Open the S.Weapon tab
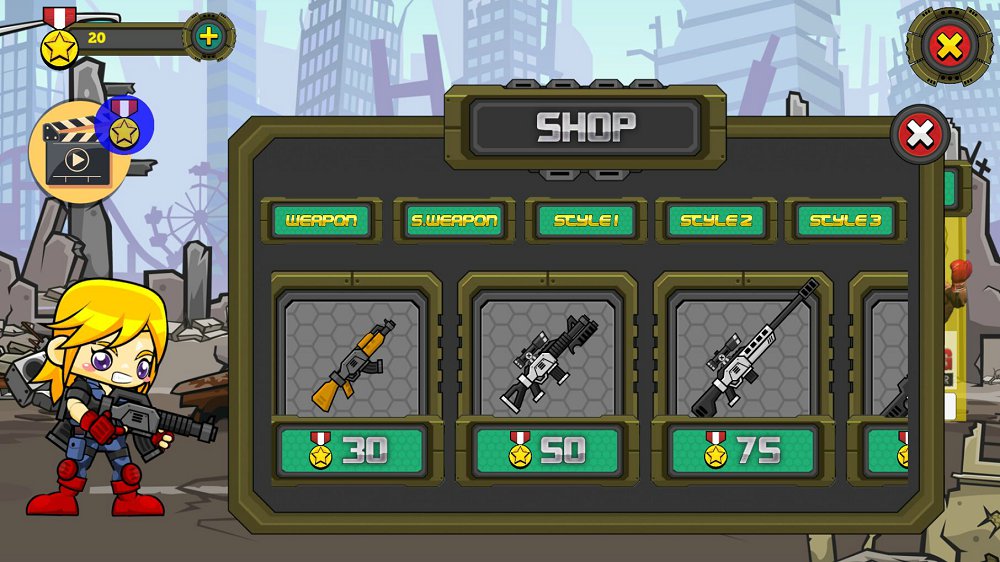The height and width of the screenshot is (562, 1000). click(x=454, y=220)
